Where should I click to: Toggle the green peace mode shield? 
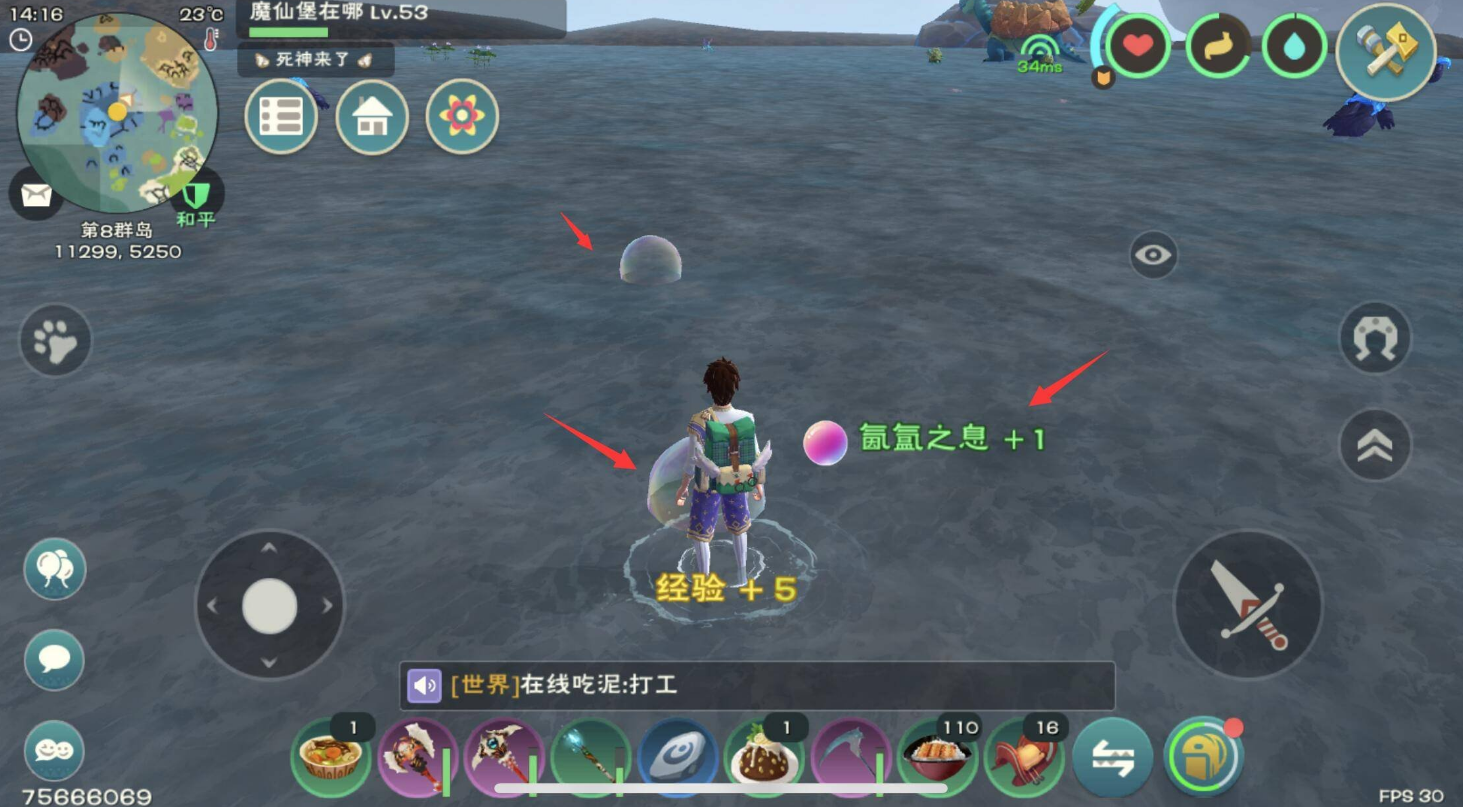[x=195, y=193]
